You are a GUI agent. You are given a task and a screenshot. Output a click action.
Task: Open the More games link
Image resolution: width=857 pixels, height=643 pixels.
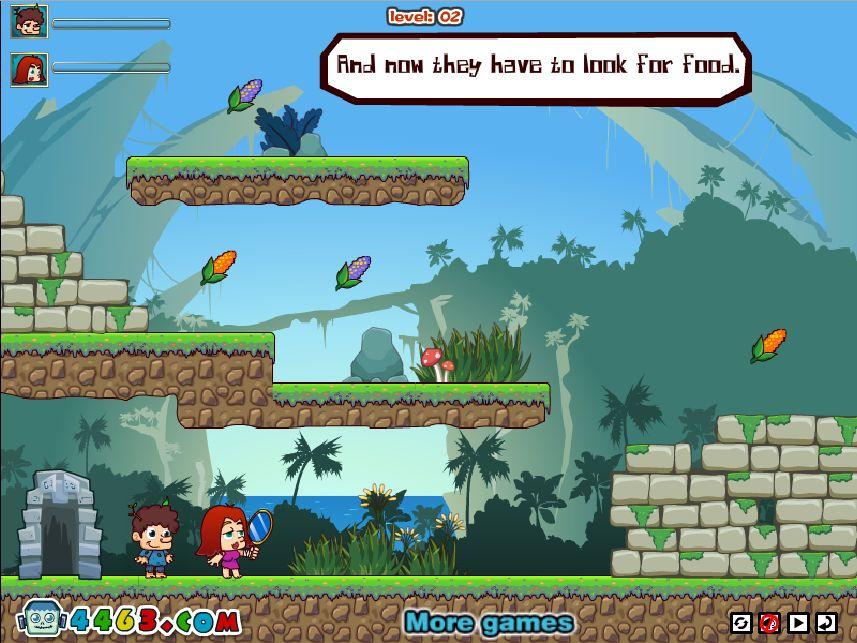point(489,623)
